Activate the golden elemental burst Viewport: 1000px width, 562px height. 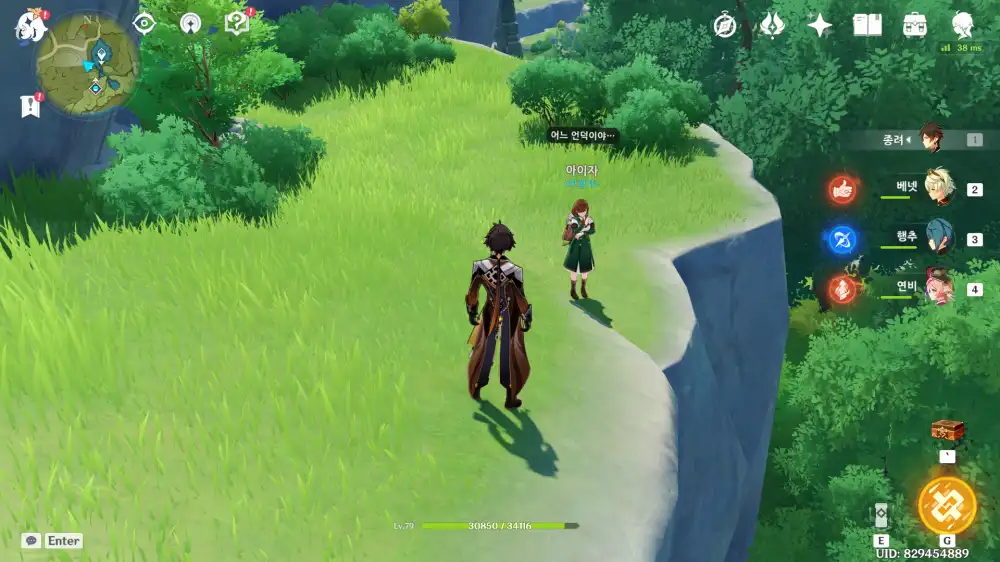click(946, 505)
